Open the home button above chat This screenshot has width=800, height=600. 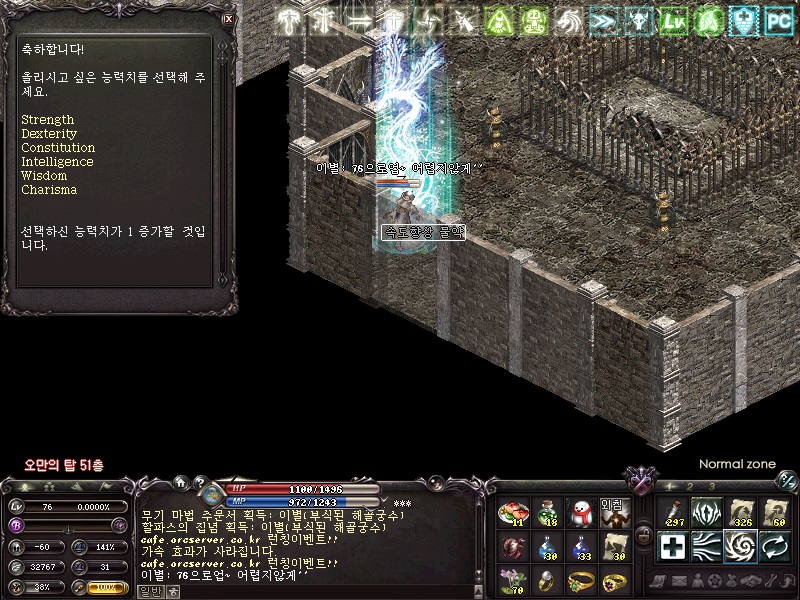coord(179,484)
